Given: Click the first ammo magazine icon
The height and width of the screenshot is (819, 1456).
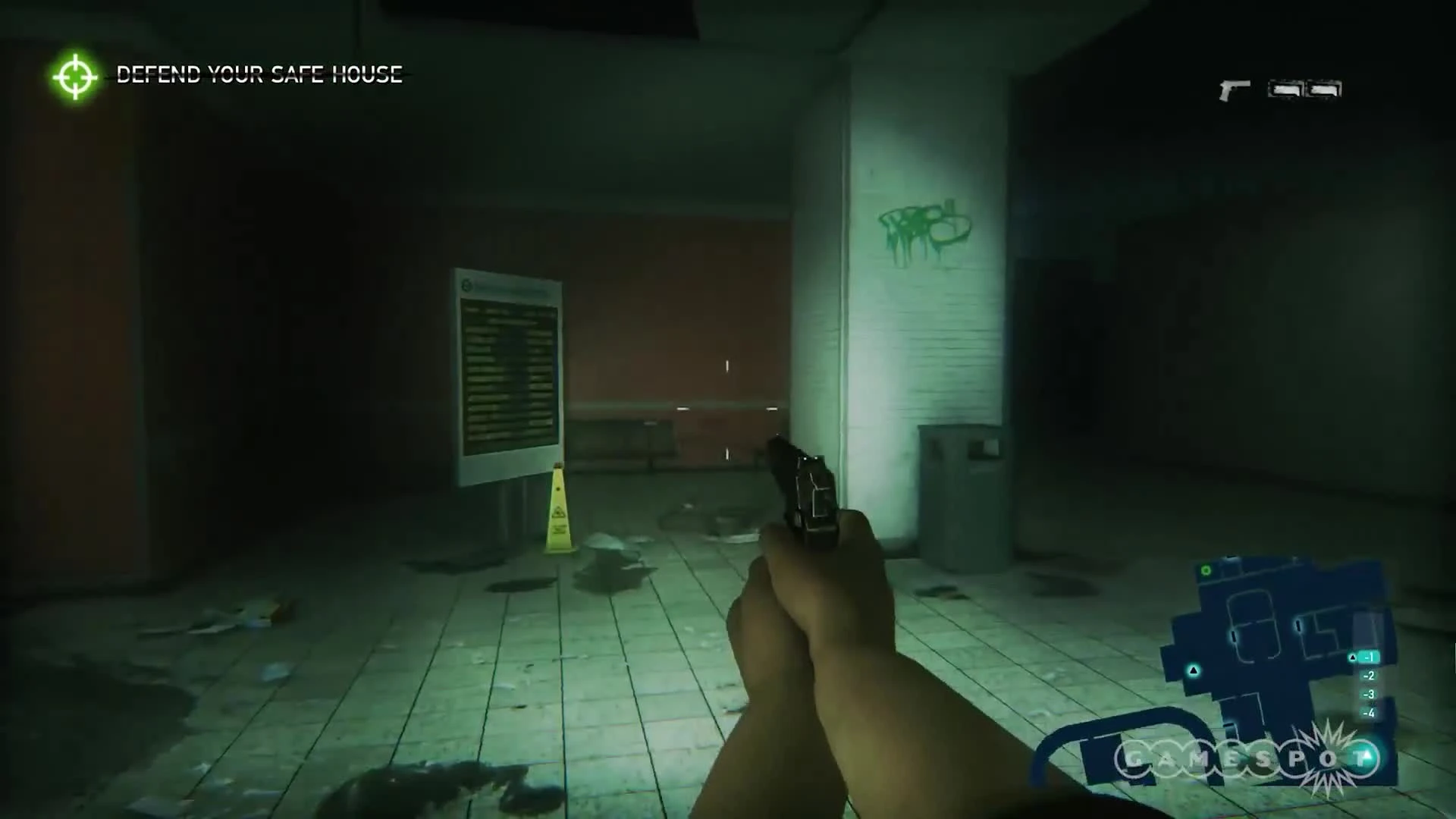Looking at the screenshot, I should (x=1285, y=89).
